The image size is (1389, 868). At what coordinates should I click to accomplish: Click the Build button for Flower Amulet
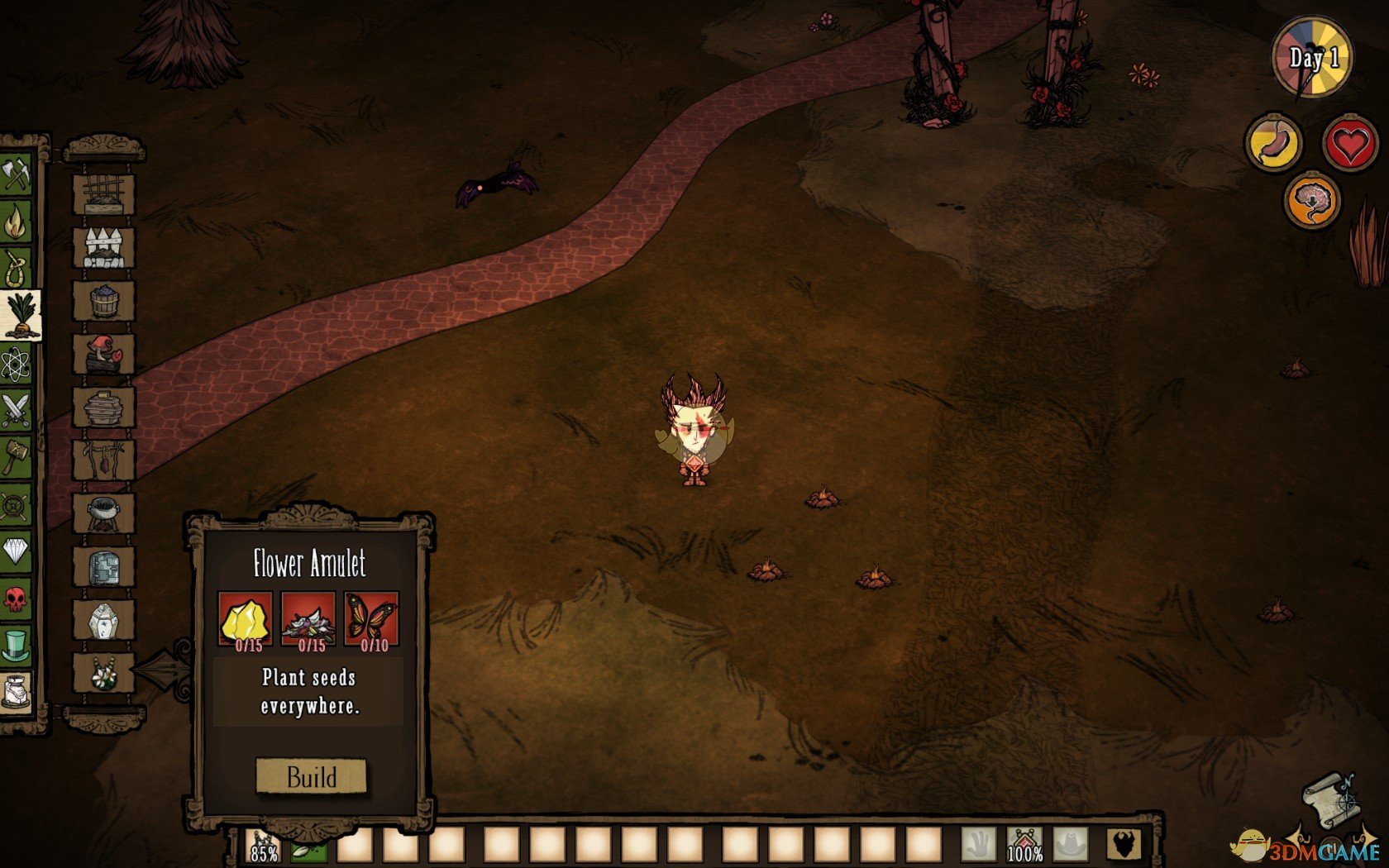(311, 776)
